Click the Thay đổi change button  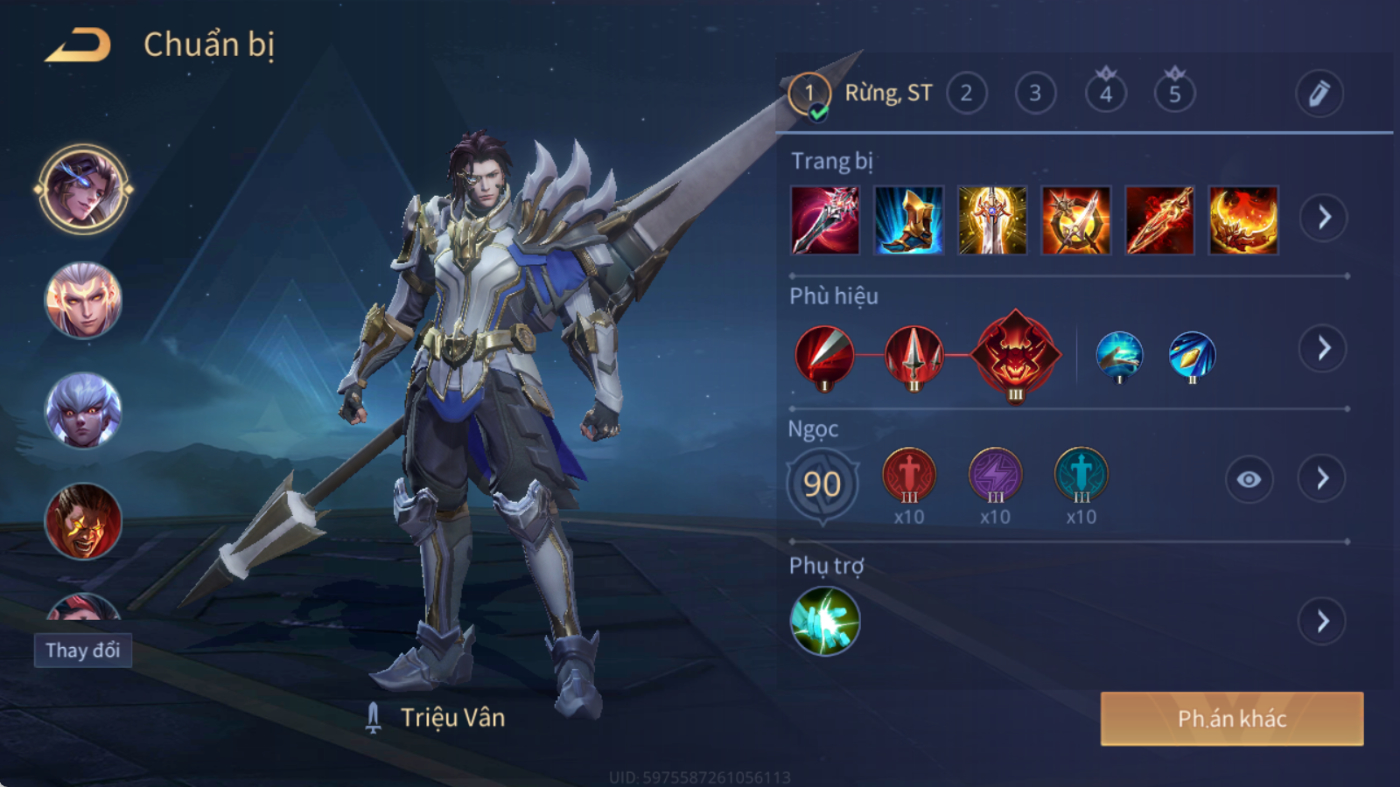[x=83, y=650]
